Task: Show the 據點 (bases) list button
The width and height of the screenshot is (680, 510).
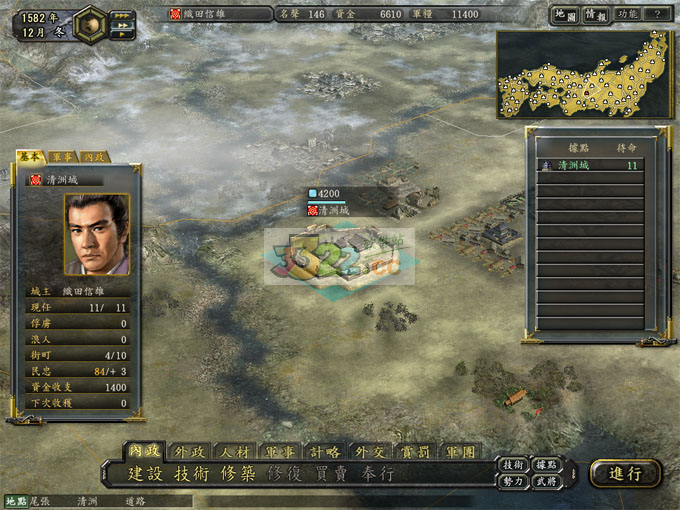Action: tap(546, 465)
